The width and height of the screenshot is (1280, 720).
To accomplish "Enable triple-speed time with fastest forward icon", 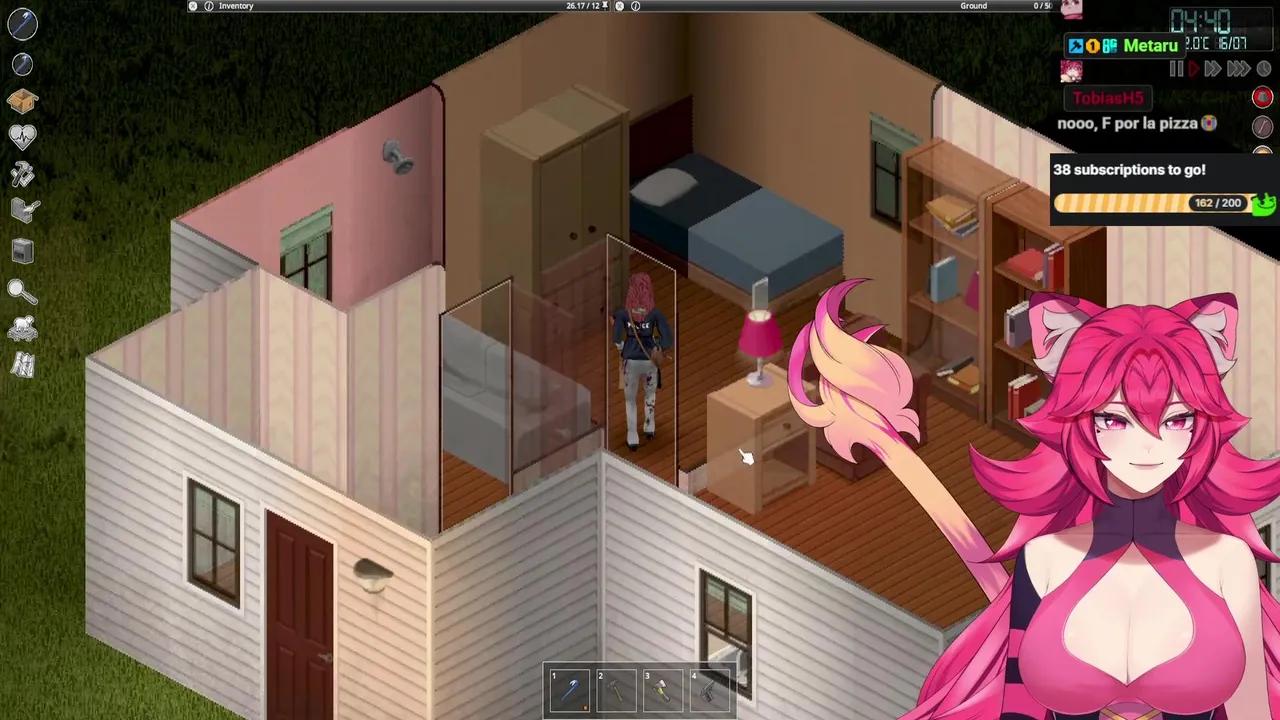I will pyautogui.click(x=1238, y=68).
